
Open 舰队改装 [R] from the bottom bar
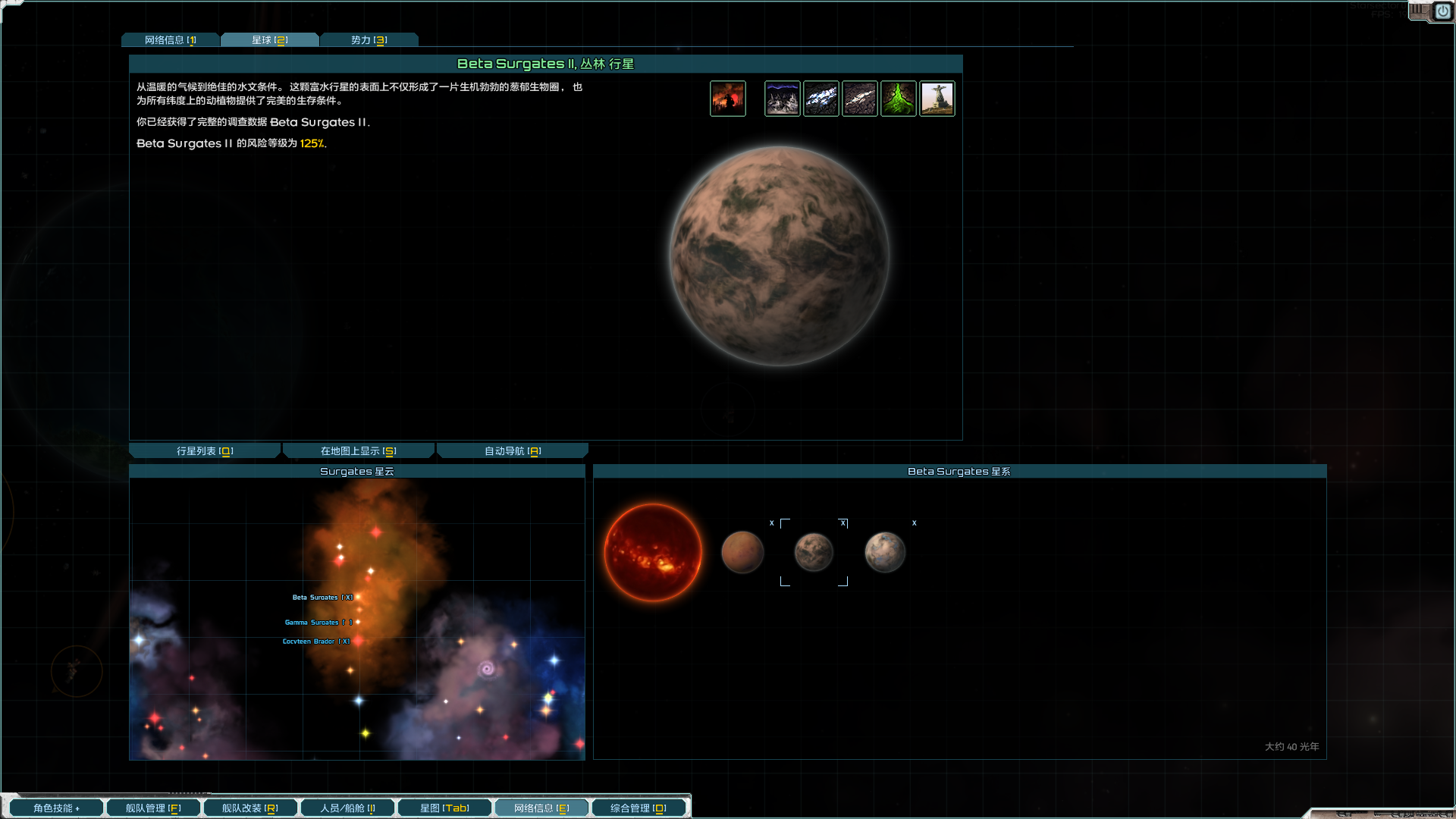pyautogui.click(x=249, y=807)
